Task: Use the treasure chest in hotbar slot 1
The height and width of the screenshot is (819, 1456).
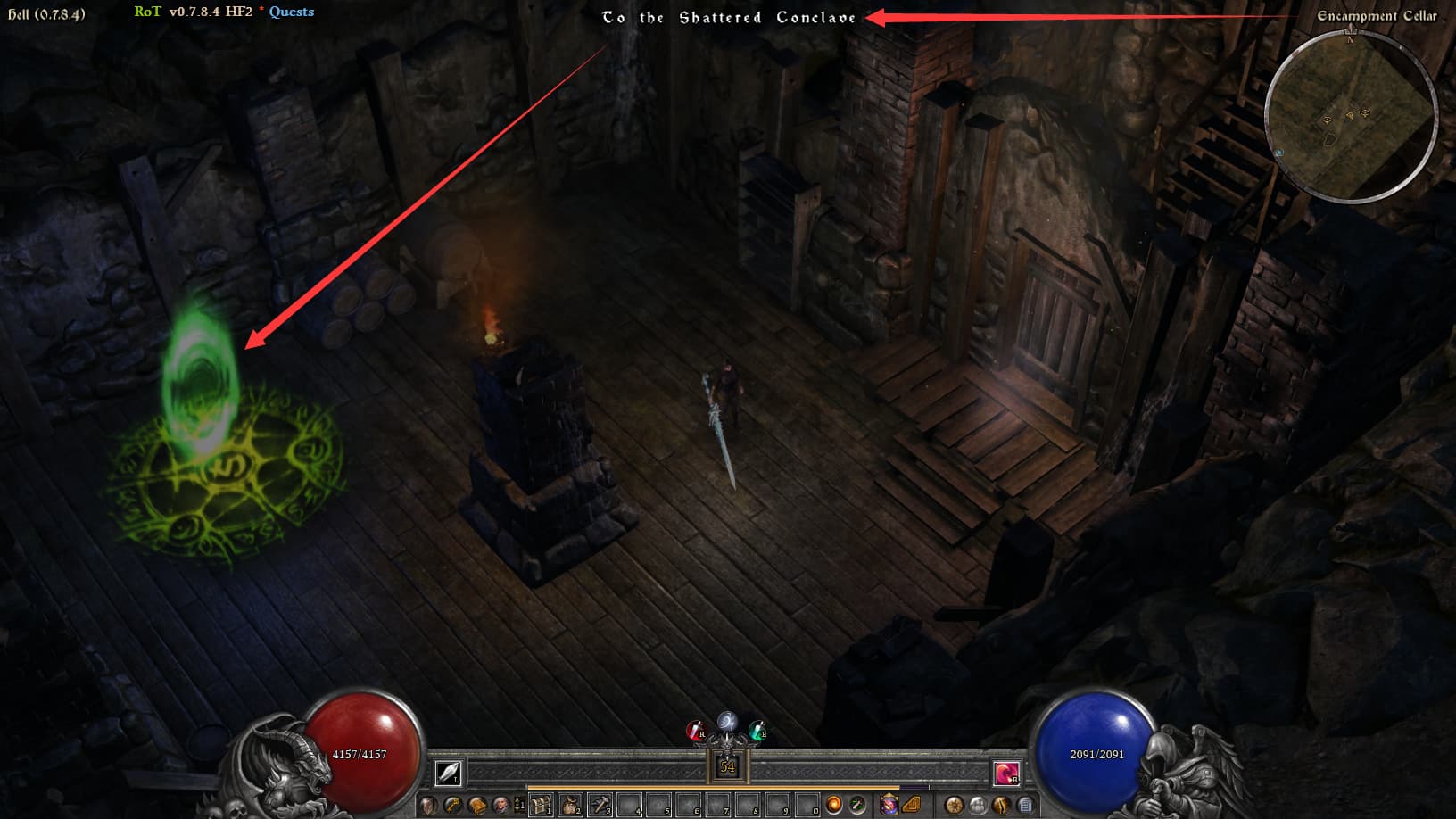Action: [x=541, y=806]
